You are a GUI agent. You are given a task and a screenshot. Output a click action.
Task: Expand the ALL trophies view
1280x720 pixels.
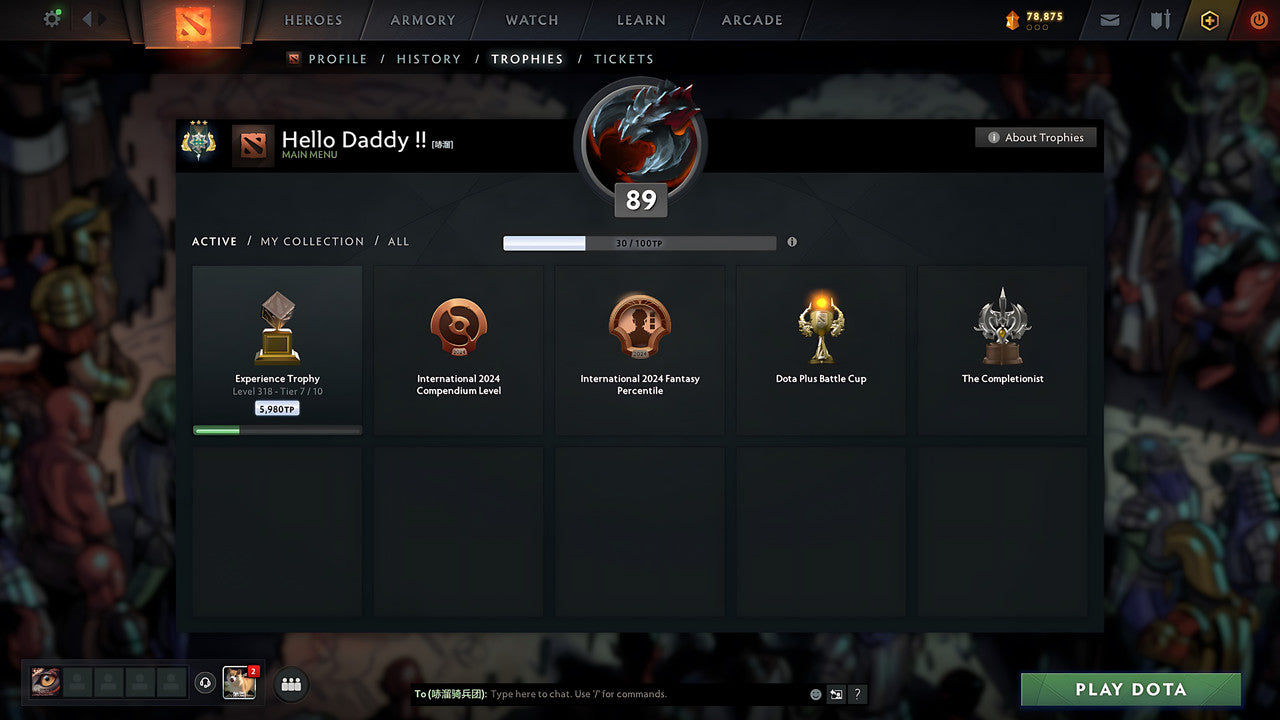398,241
